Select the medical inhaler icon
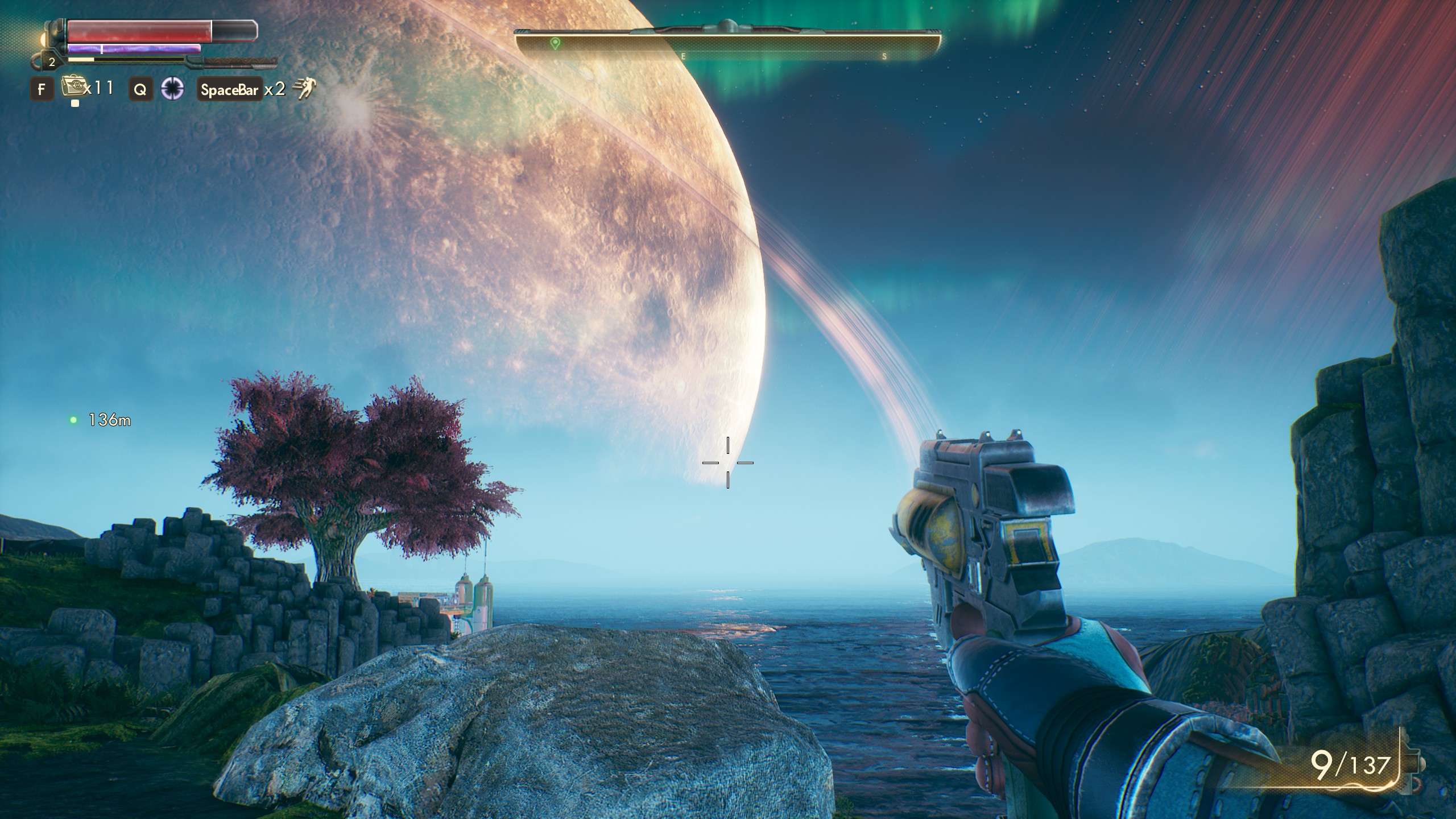1456x819 pixels. (x=72, y=88)
